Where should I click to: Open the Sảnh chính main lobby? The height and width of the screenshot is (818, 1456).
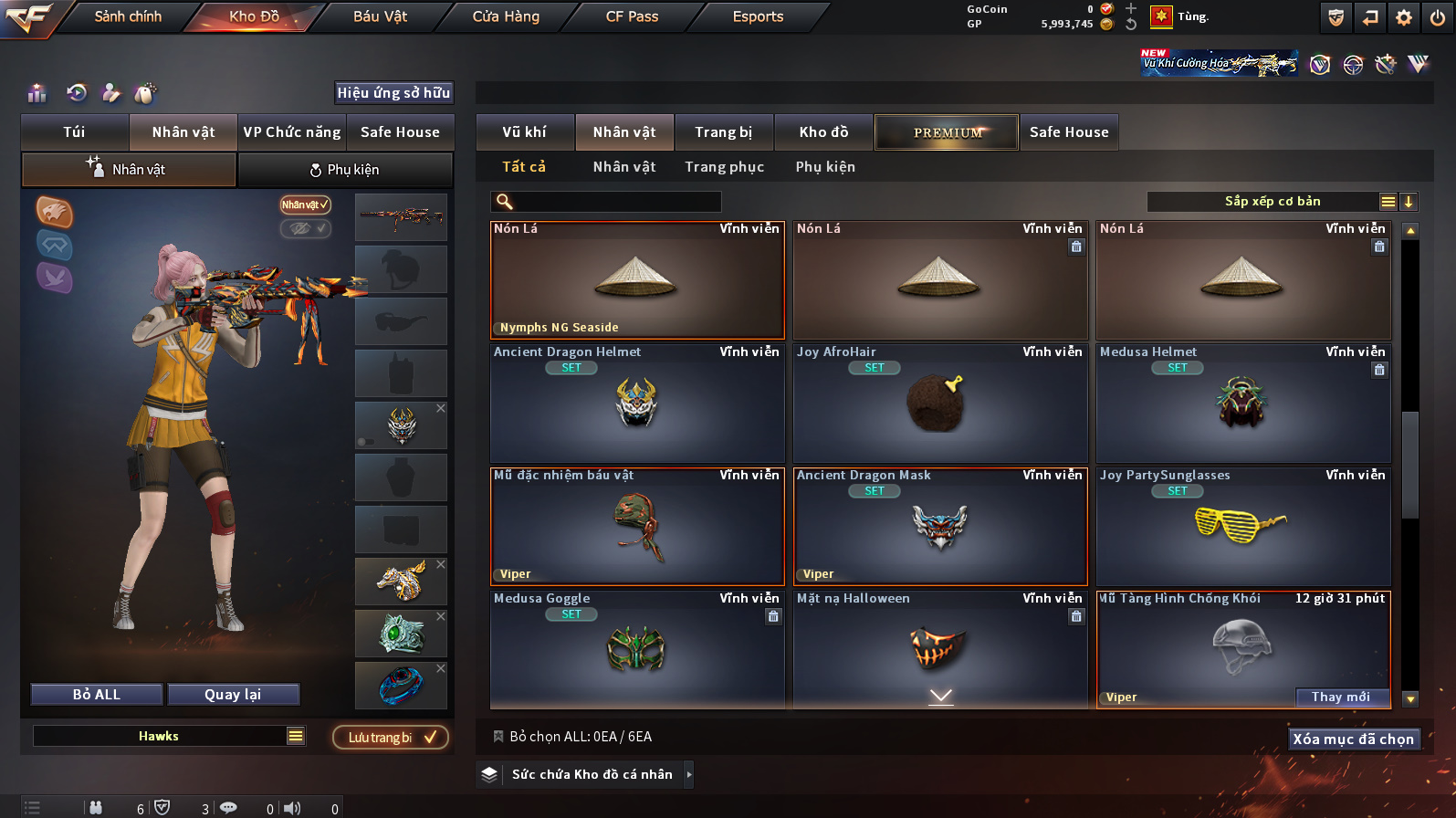128,16
